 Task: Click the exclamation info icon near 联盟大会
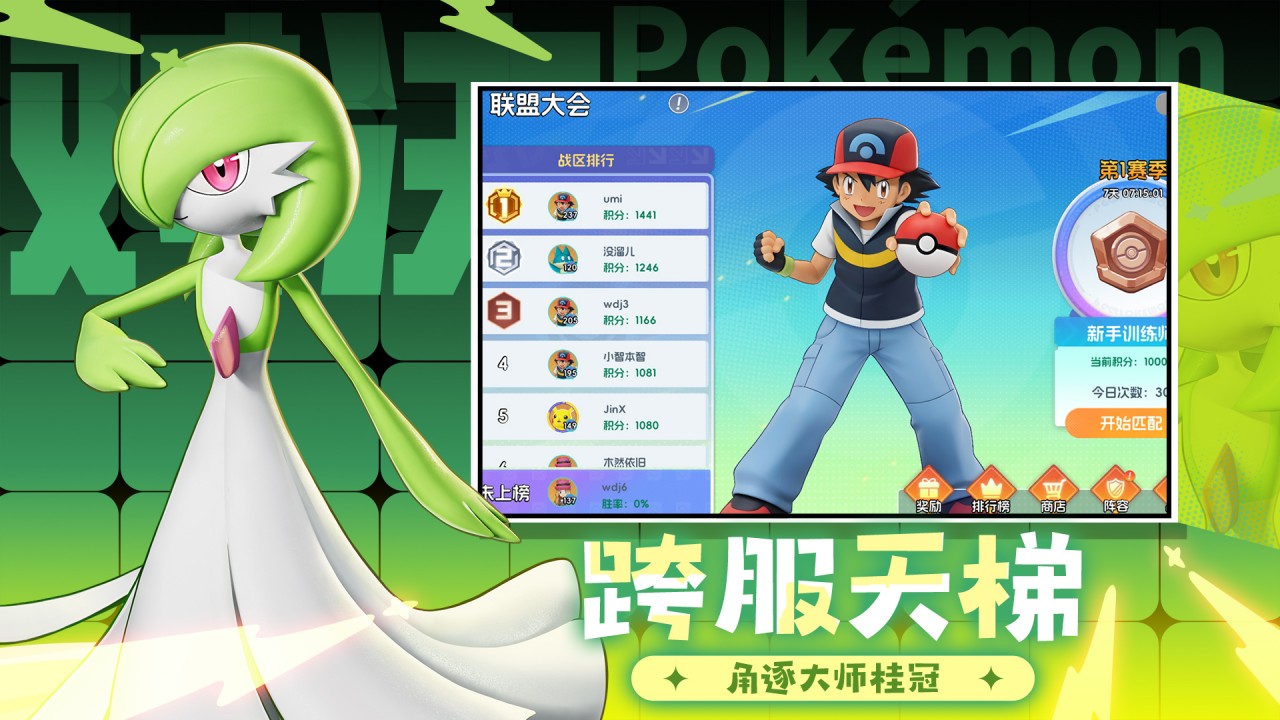[x=678, y=101]
